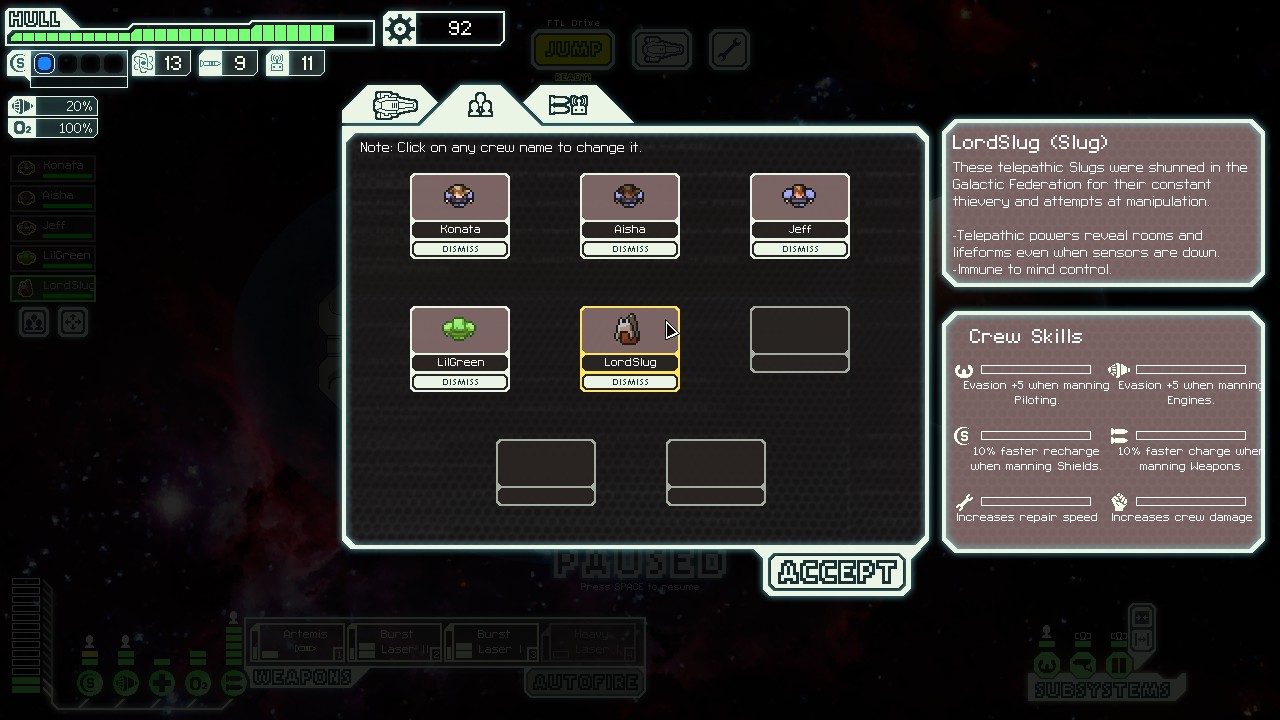Select LilGreen's crew portrait
The width and height of the screenshot is (1280, 720).
pyautogui.click(x=460, y=330)
